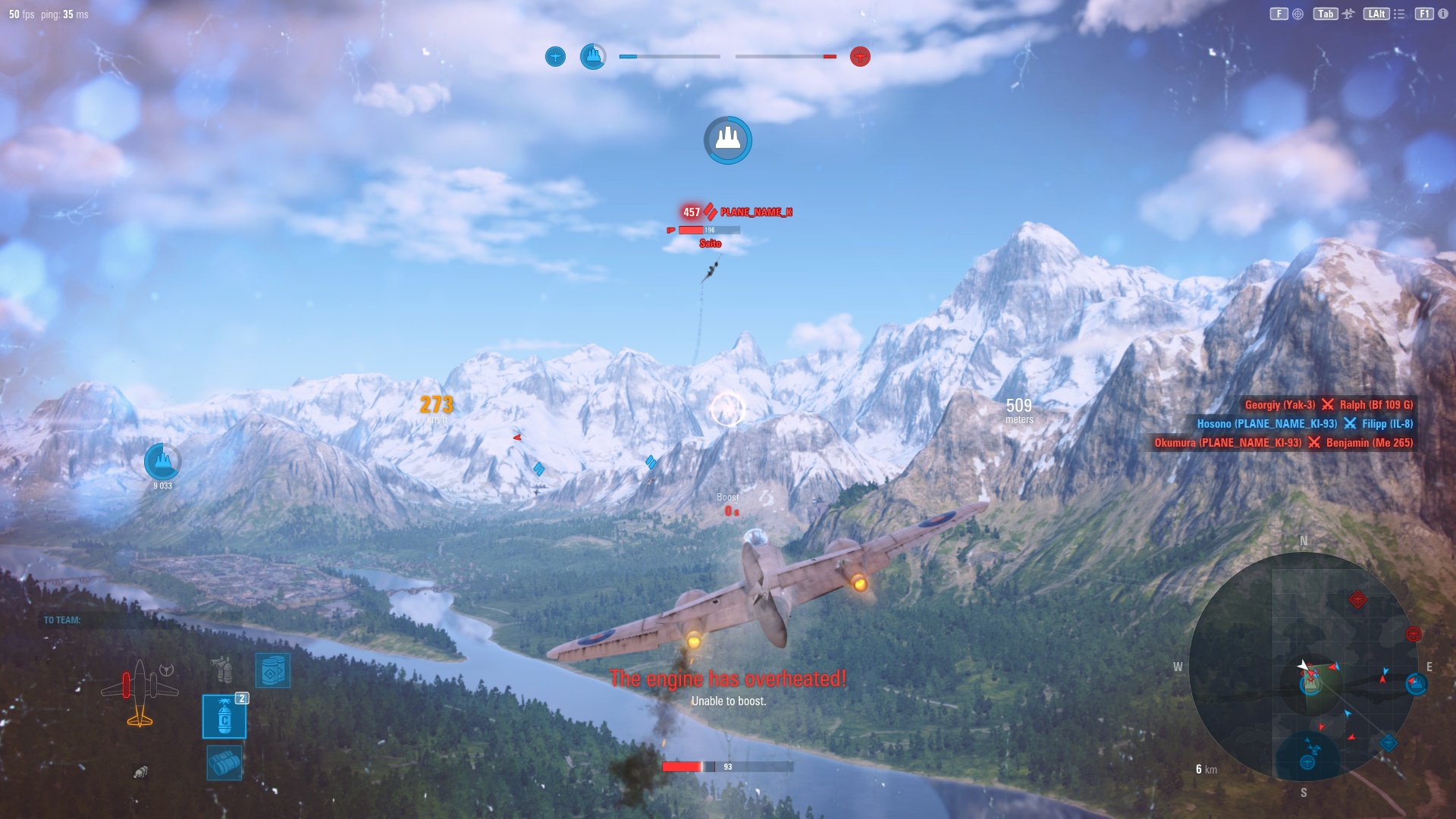
Task: Click the ground target icon showing 9 033 points
Action: 162,461
